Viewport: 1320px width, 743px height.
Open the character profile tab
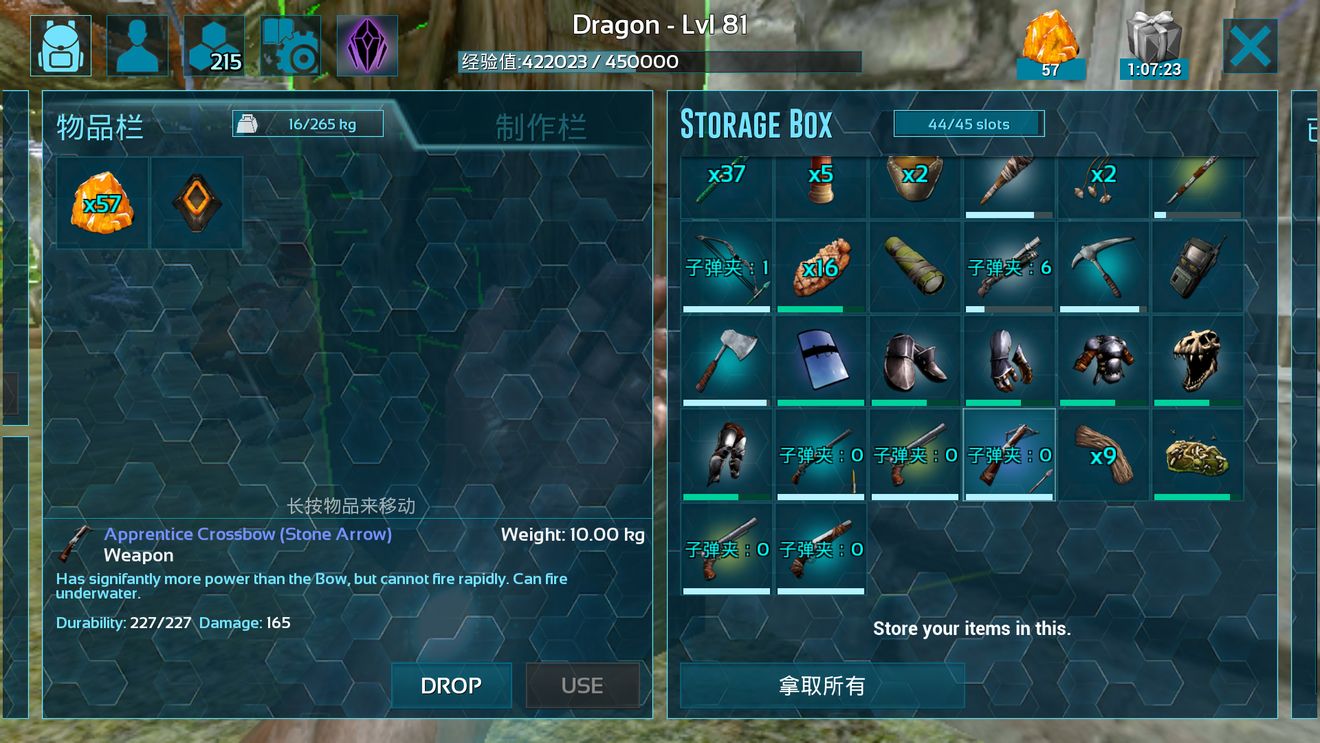[x=137, y=46]
